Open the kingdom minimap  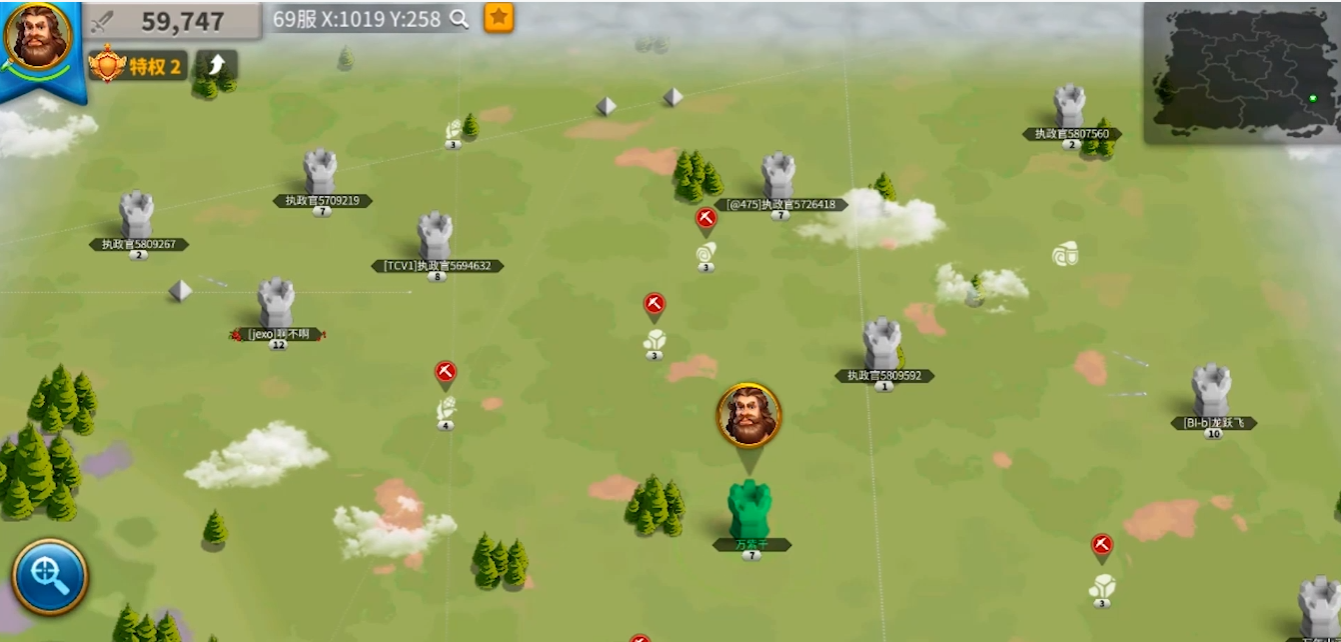[x=1241, y=72]
